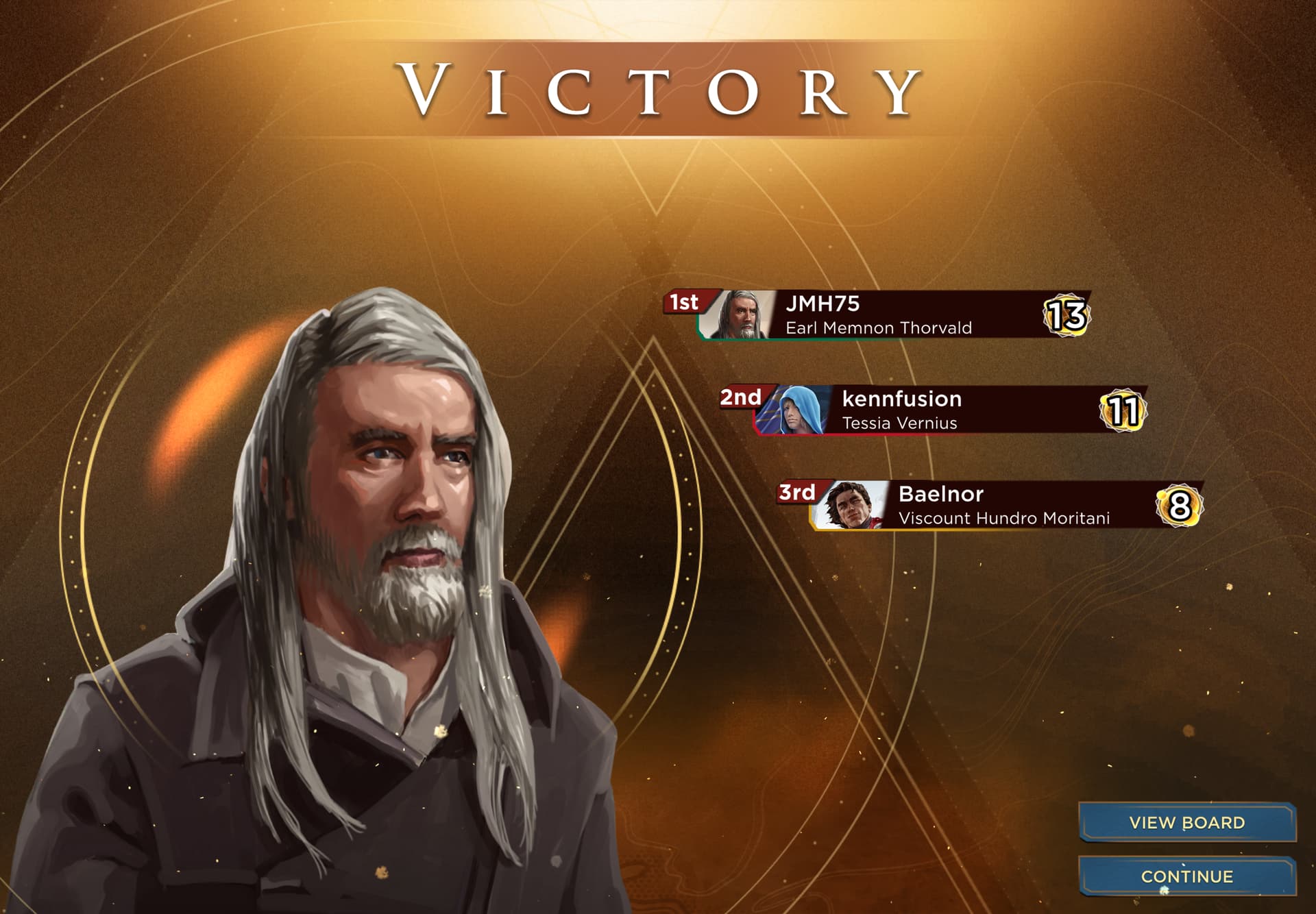
Task: Continue past the victory screen
Action: click(x=1186, y=876)
